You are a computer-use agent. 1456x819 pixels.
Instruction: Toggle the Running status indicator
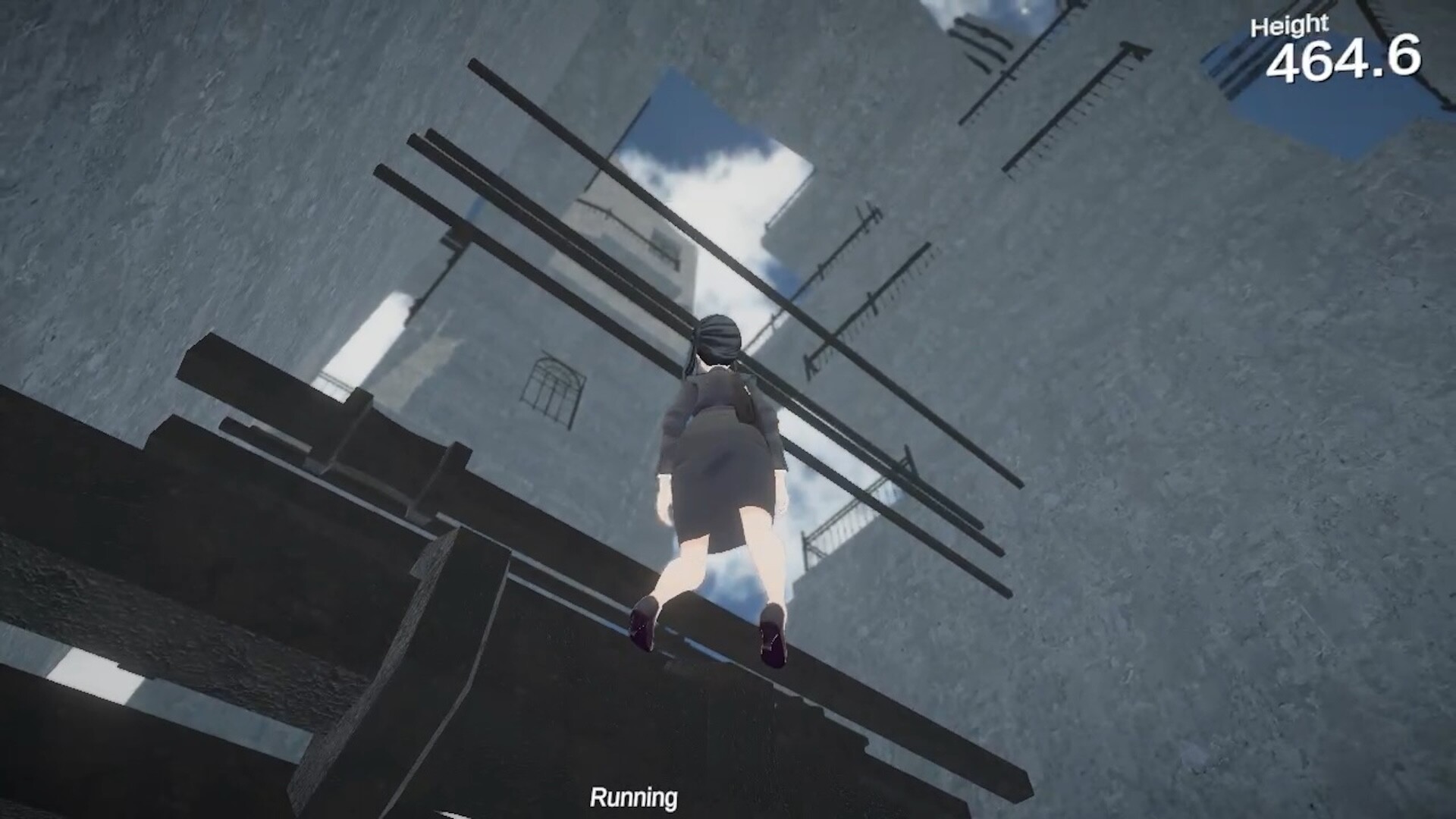(634, 797)
